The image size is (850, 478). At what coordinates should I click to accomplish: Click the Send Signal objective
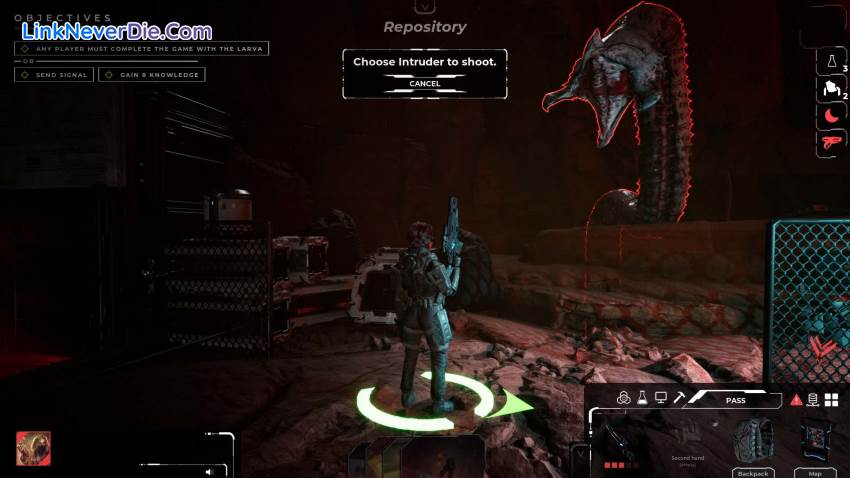(x=55, y=75)
